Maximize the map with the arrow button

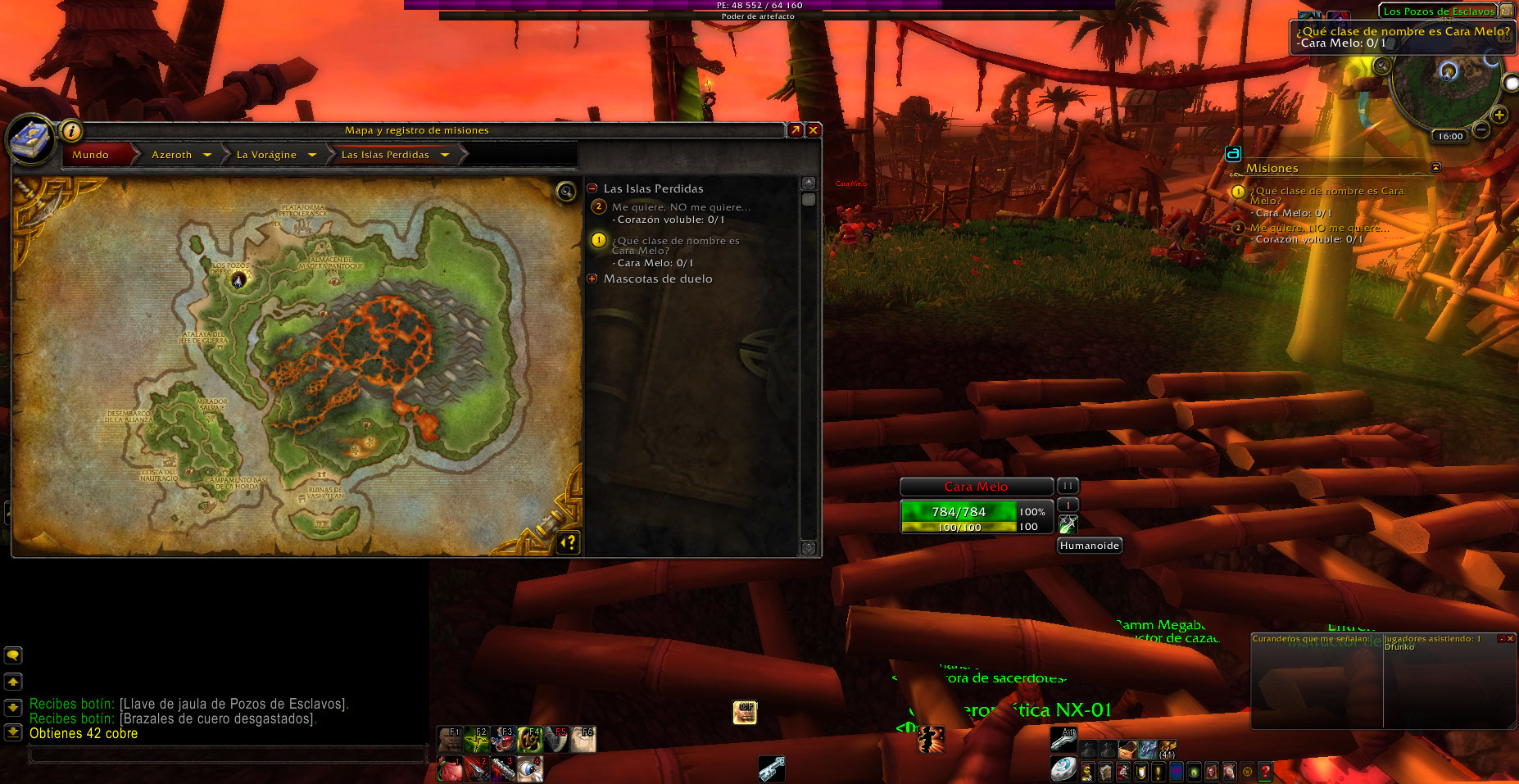795,130
